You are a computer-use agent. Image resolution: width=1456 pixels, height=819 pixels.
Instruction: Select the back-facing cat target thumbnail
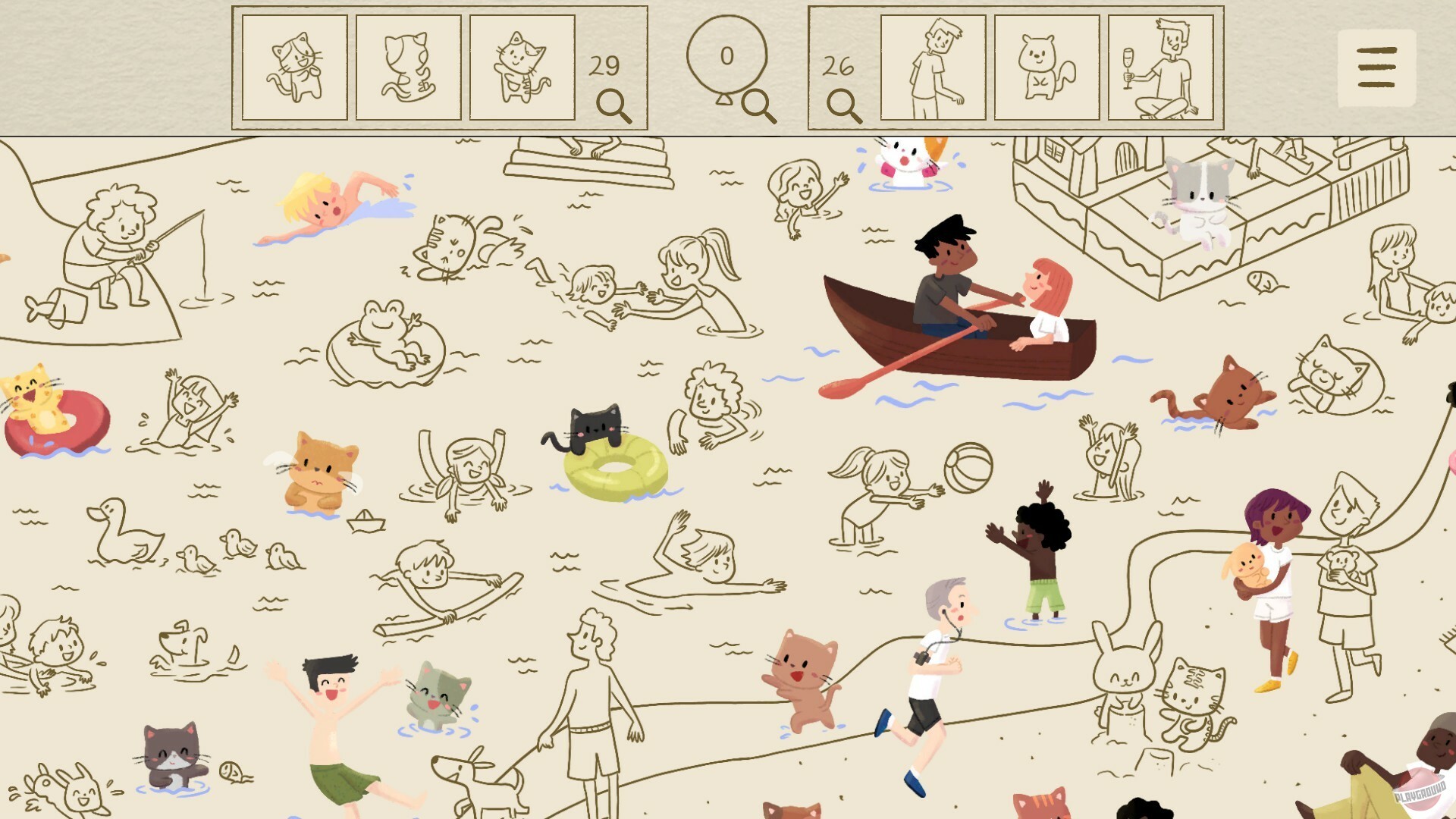click(409, 66)
